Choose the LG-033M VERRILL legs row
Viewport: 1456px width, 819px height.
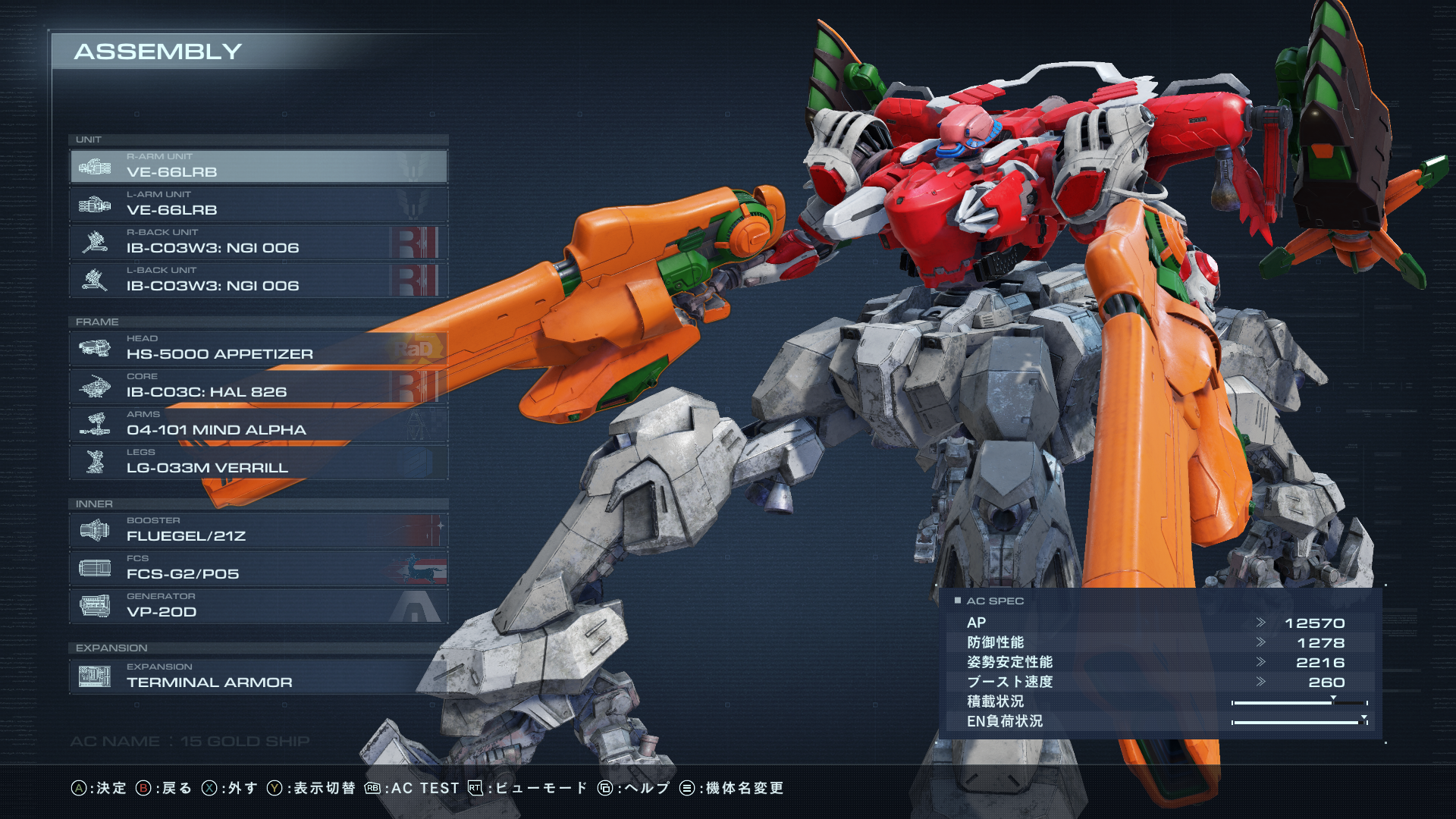pos(258,462)
